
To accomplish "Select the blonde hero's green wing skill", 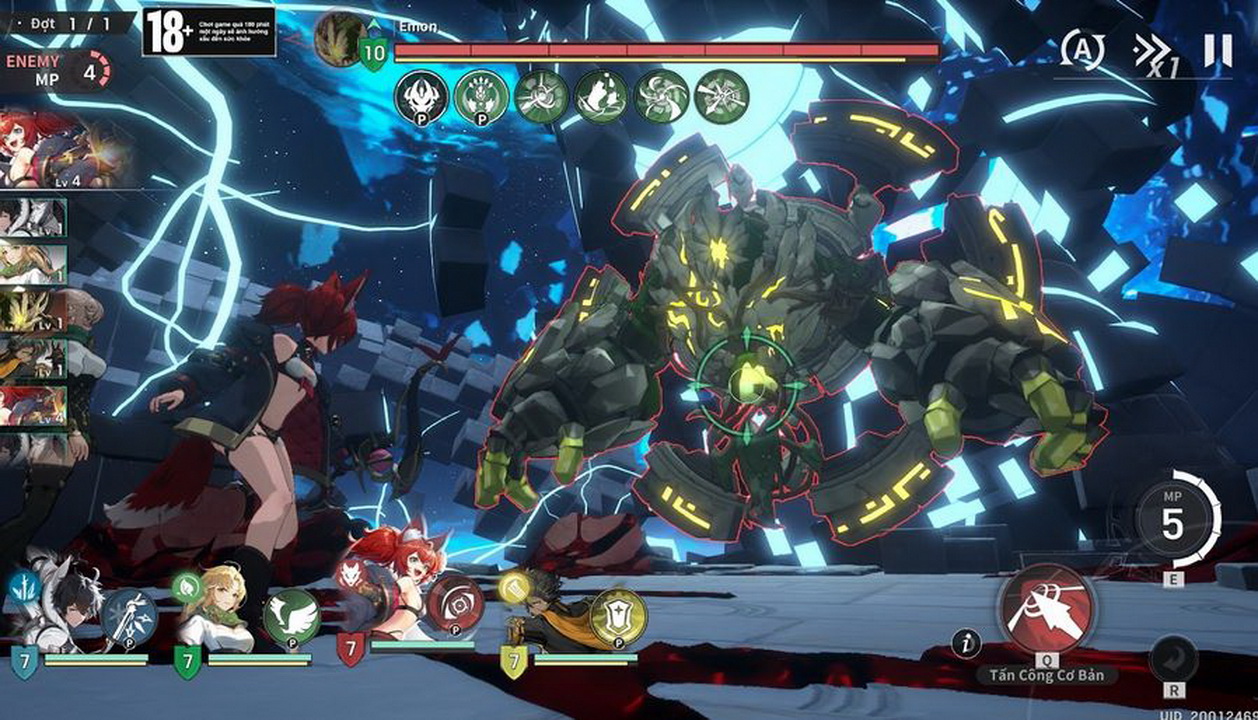I will click(291, 616).
